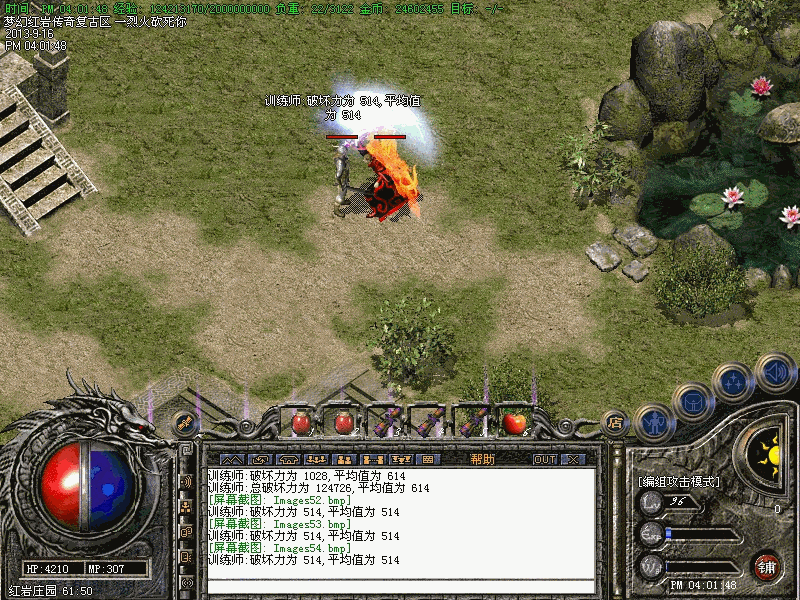Open the character status icon

pyautogui.click(x=655, y=422)
